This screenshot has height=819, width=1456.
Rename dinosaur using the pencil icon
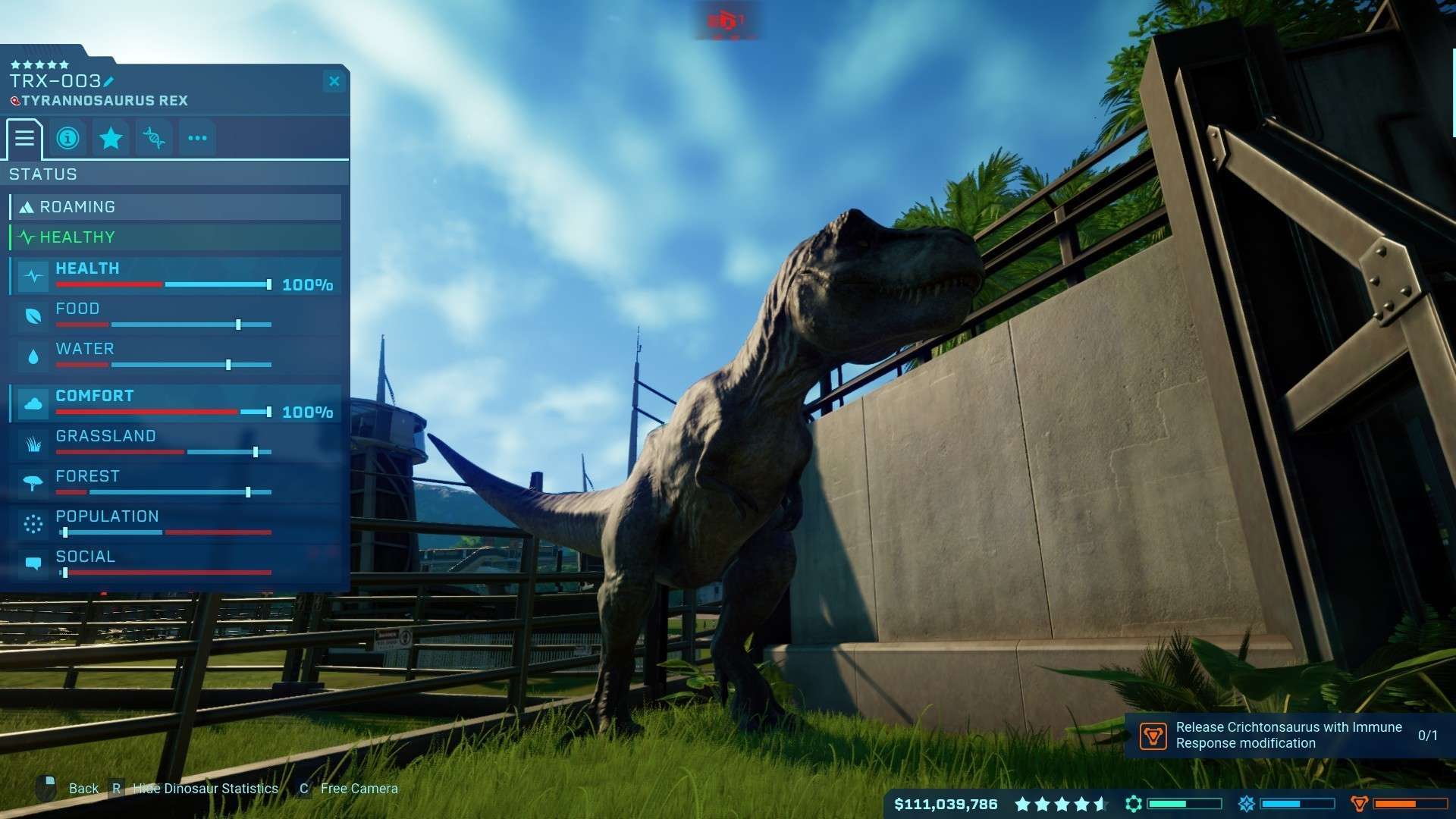coord(108,81)
